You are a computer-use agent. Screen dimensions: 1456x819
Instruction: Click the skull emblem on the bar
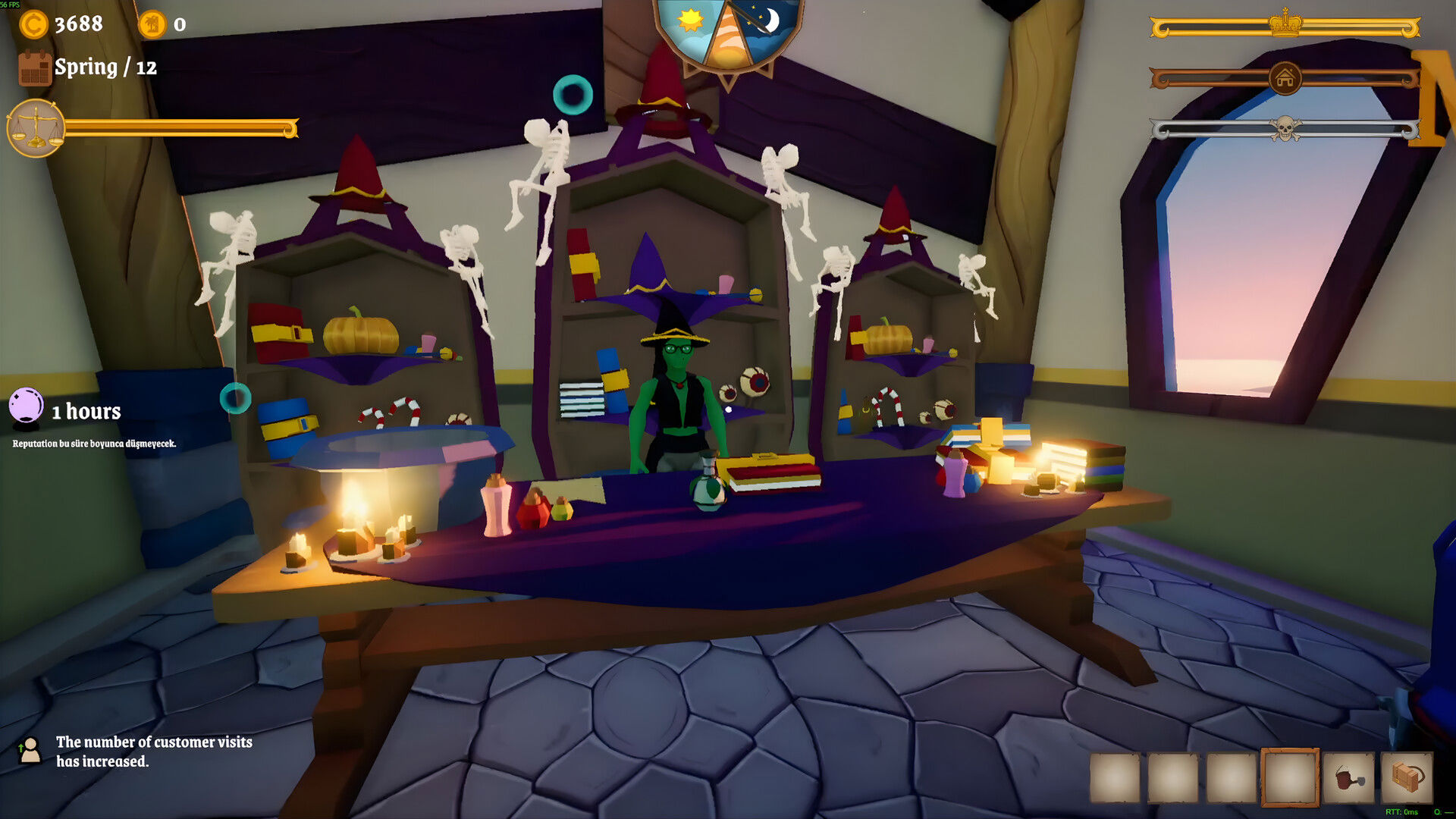click(1285, 129)
